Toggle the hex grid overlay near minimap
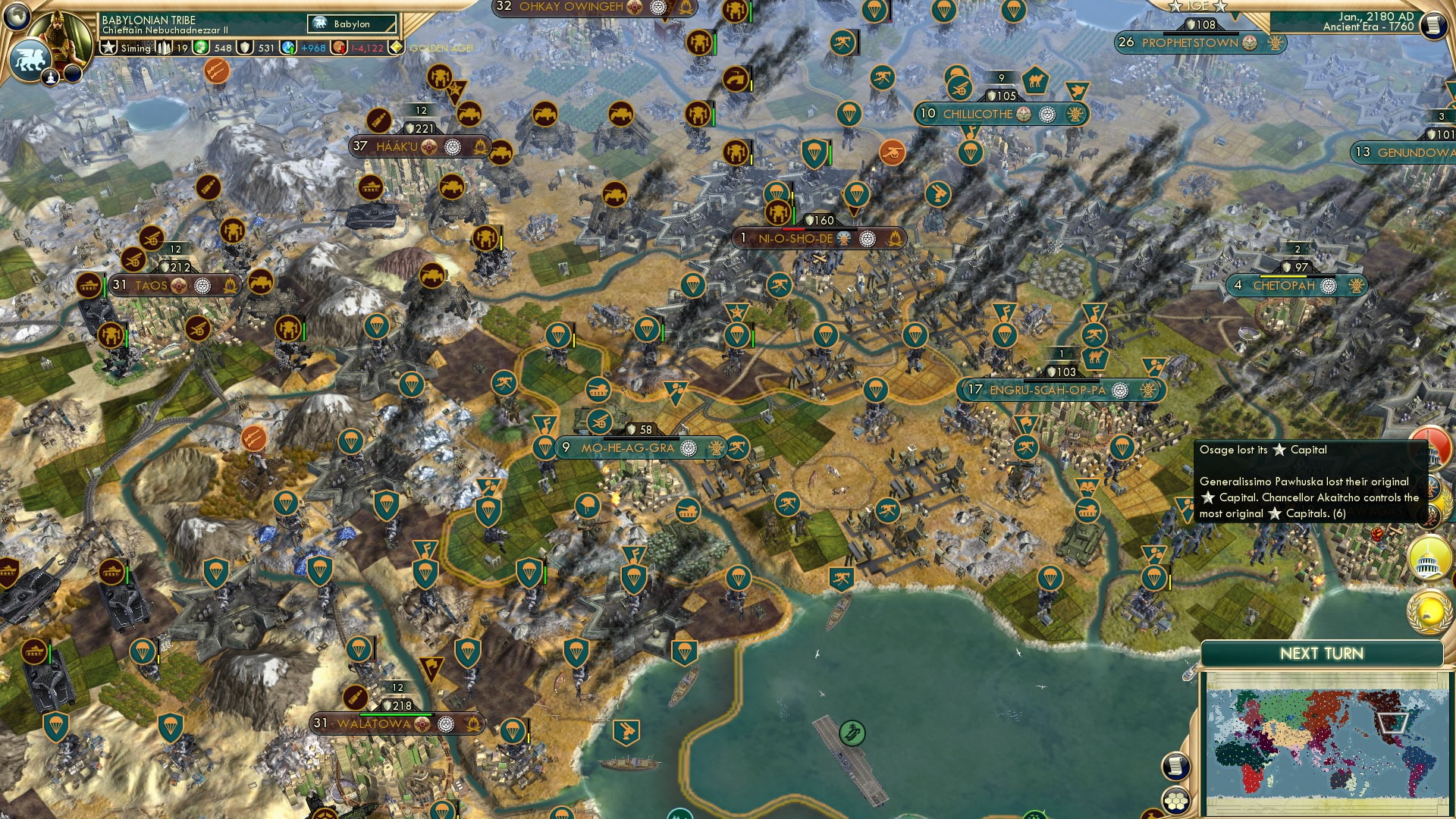The height and width of the screenshot is (819, 1456). pyautogui.click(x=1175, y=802)
